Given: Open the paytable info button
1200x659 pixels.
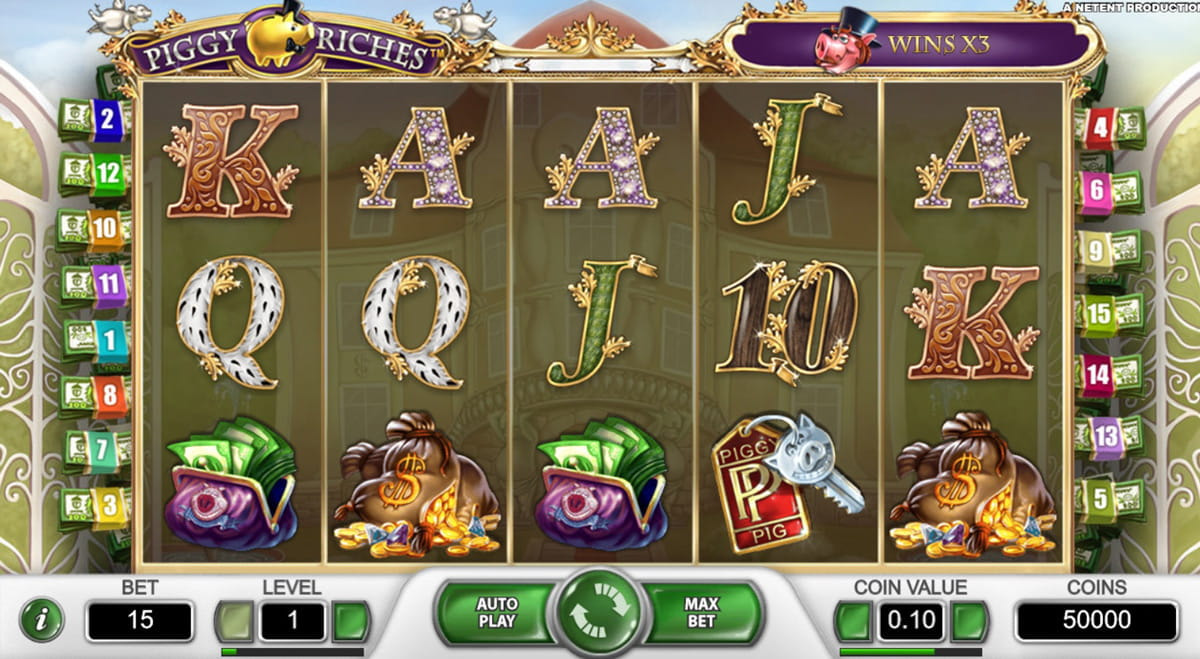Looking at the screenshot, I should pyautogui.click(x=41, y=621).
